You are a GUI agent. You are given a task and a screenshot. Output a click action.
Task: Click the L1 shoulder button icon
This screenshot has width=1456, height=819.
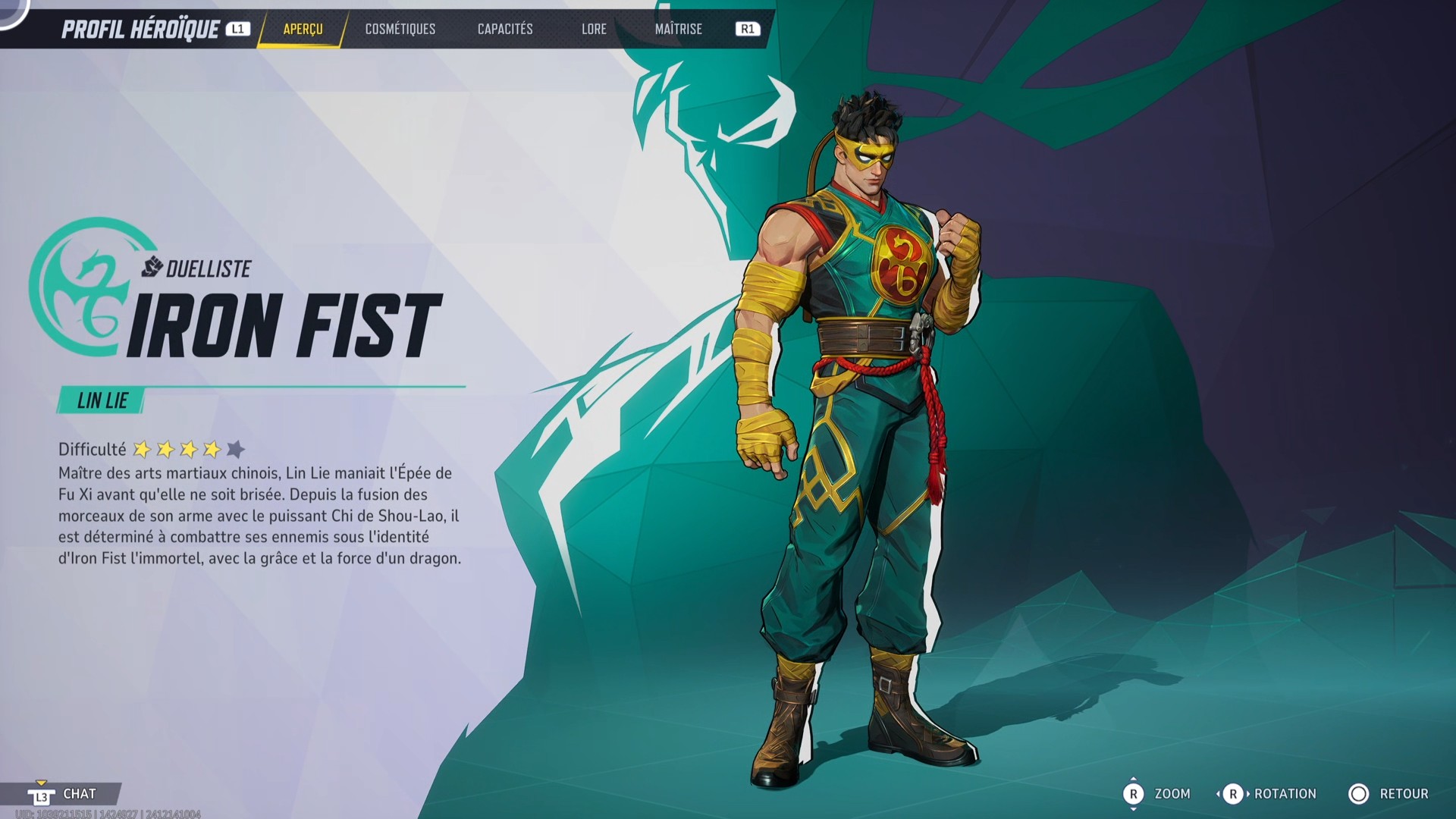[x=239, y=29]
